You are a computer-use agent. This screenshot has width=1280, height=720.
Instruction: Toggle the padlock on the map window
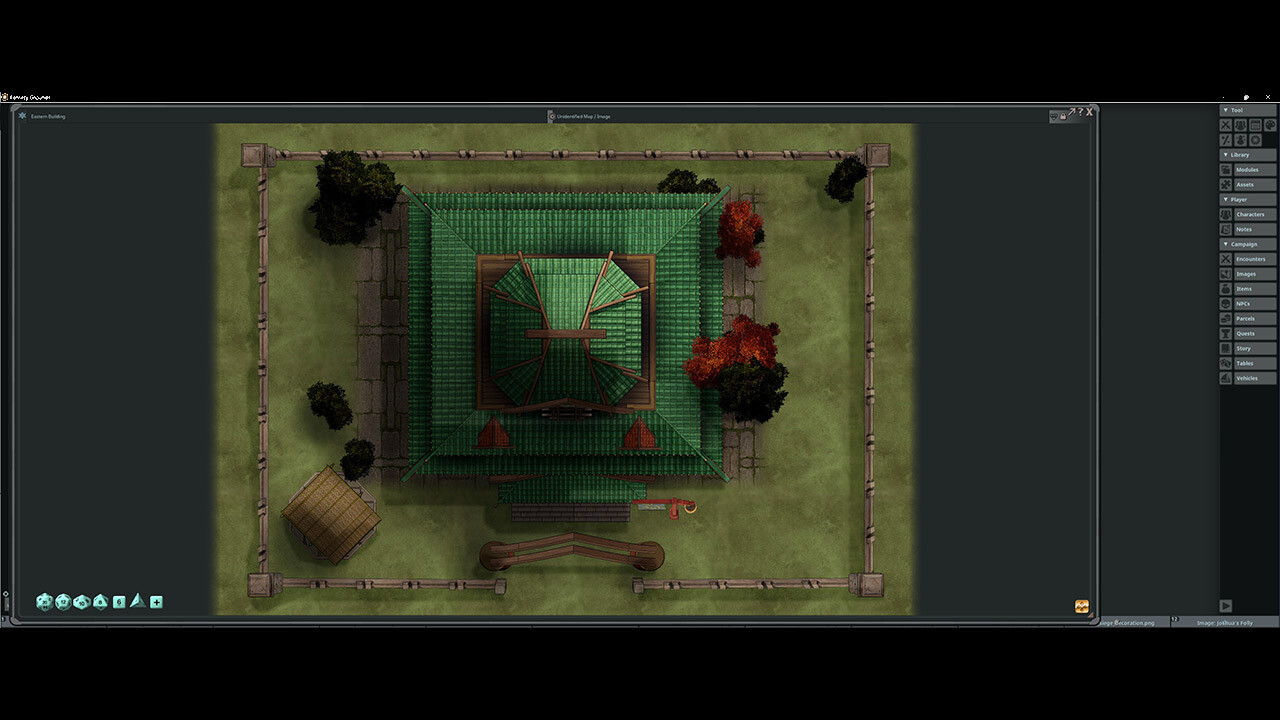[x=1063, y=115]
